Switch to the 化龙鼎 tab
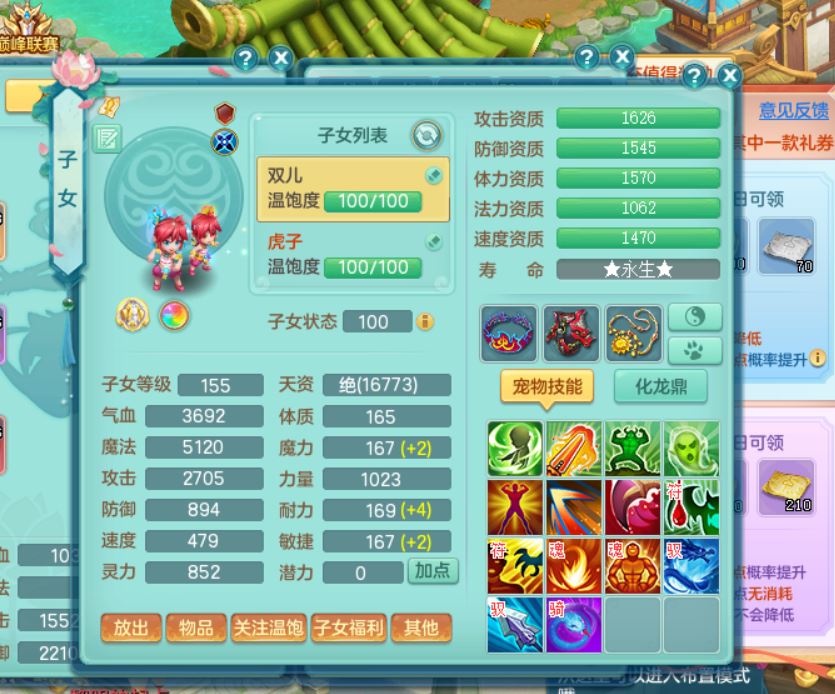The height and width of the screenshot is (694, 835). tap(659, 386)
